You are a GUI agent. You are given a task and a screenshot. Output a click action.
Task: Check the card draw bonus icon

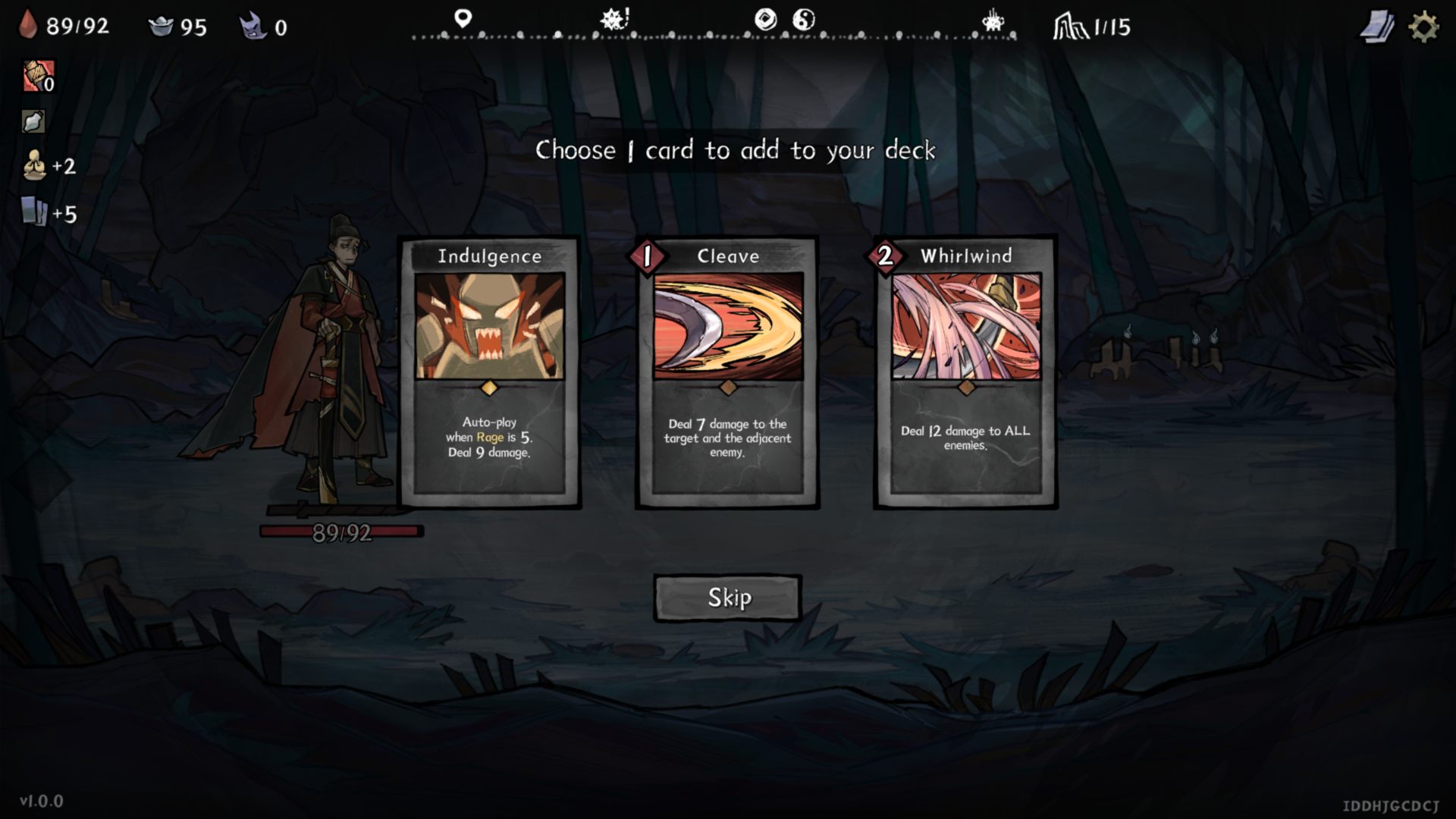point(34,212)
